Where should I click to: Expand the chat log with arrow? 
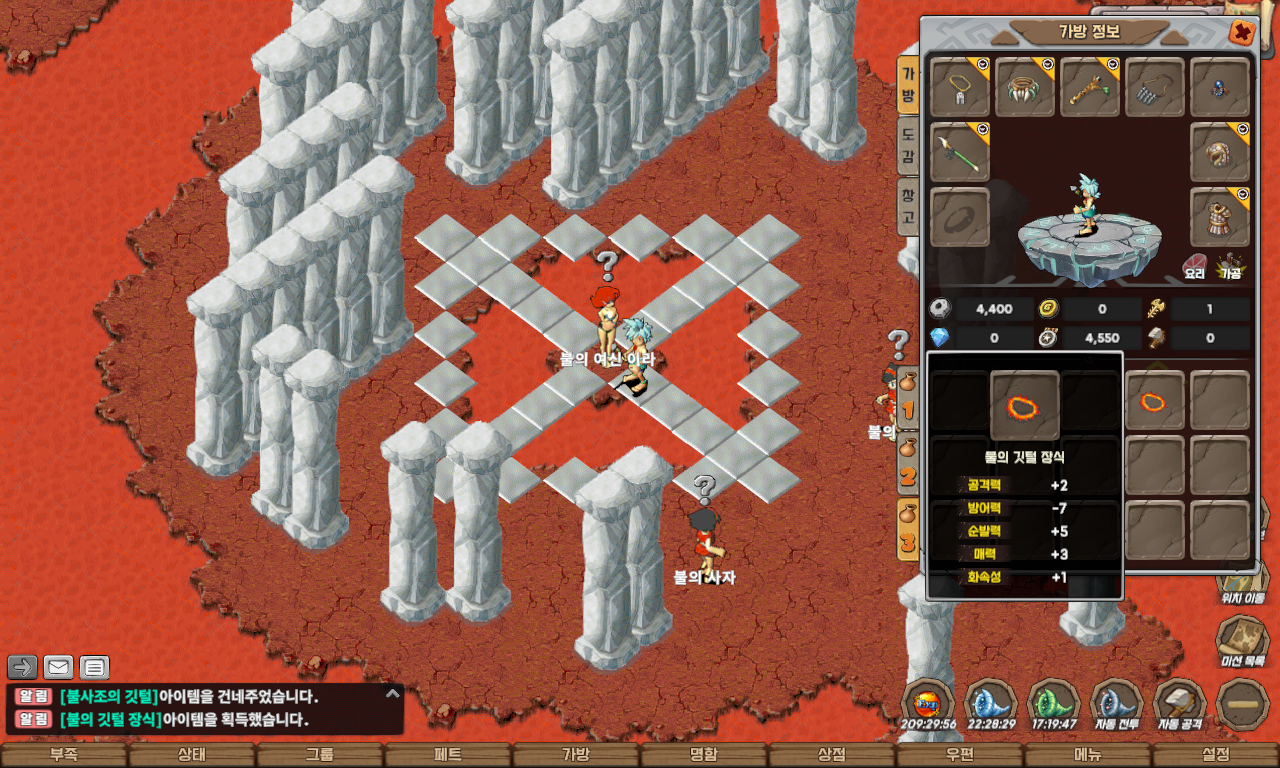click(x=23, y=667)
